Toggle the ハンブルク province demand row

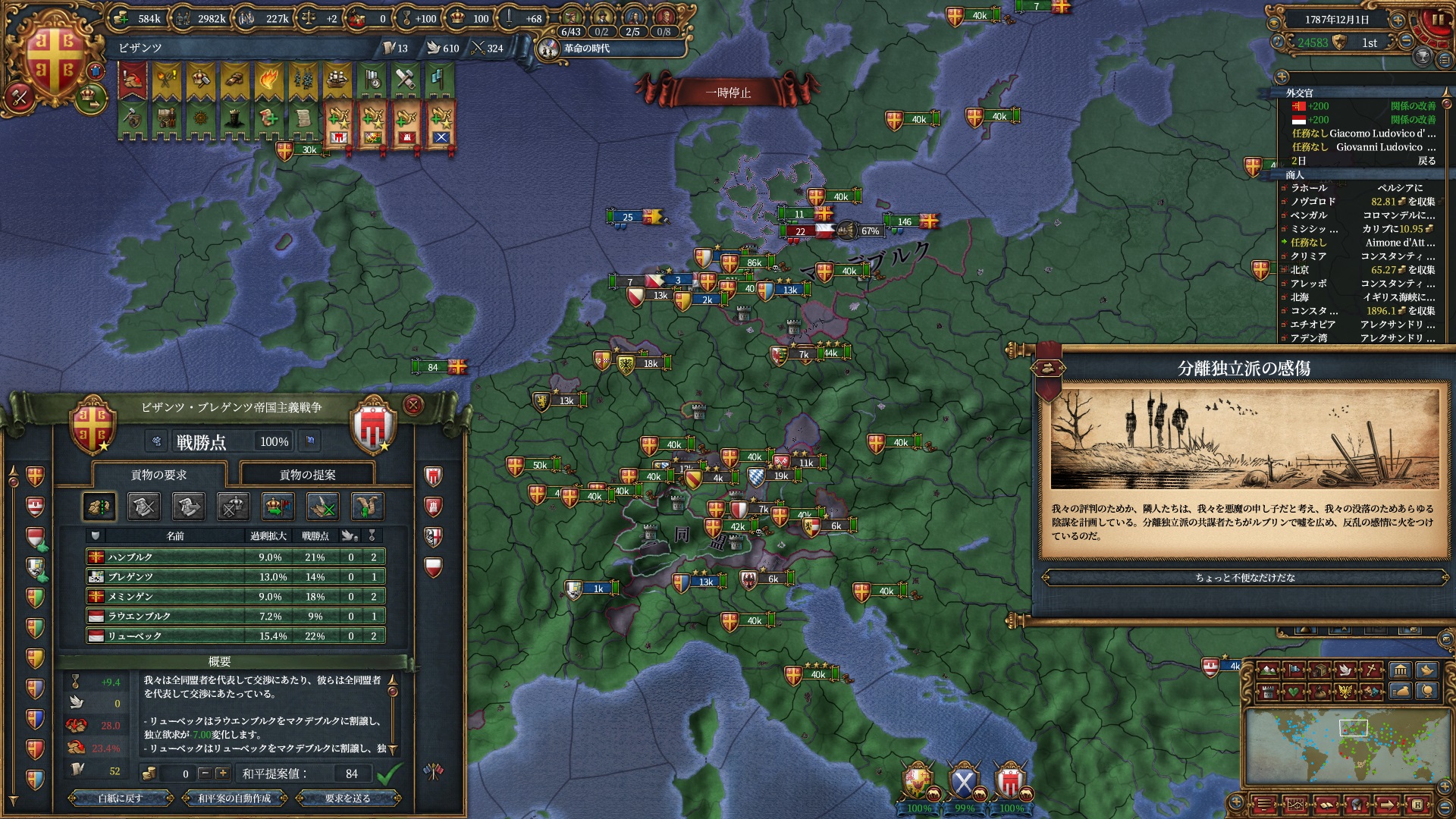click(235, 557)
